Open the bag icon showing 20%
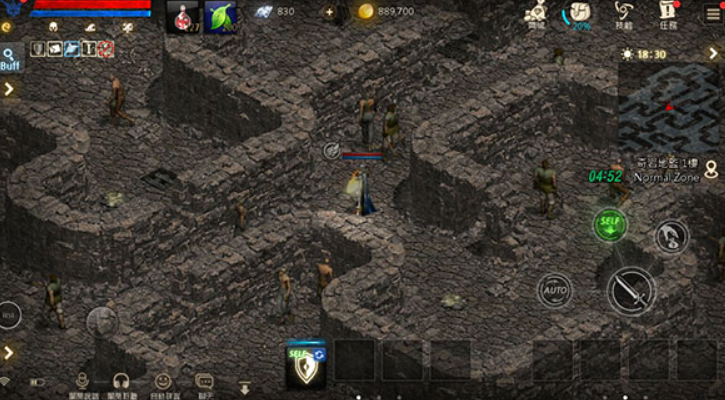The height and width of the screenshot is (400, 725). point(578,14)
